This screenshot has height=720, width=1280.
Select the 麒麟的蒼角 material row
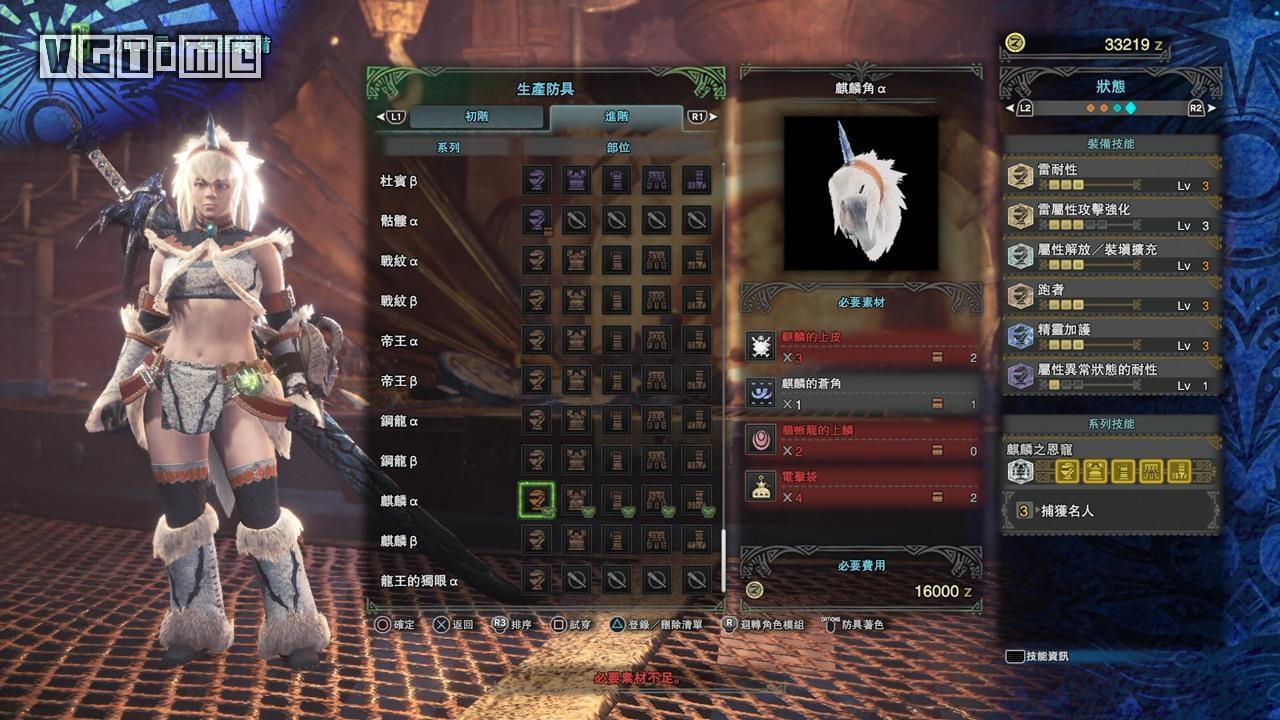[860, 394]
